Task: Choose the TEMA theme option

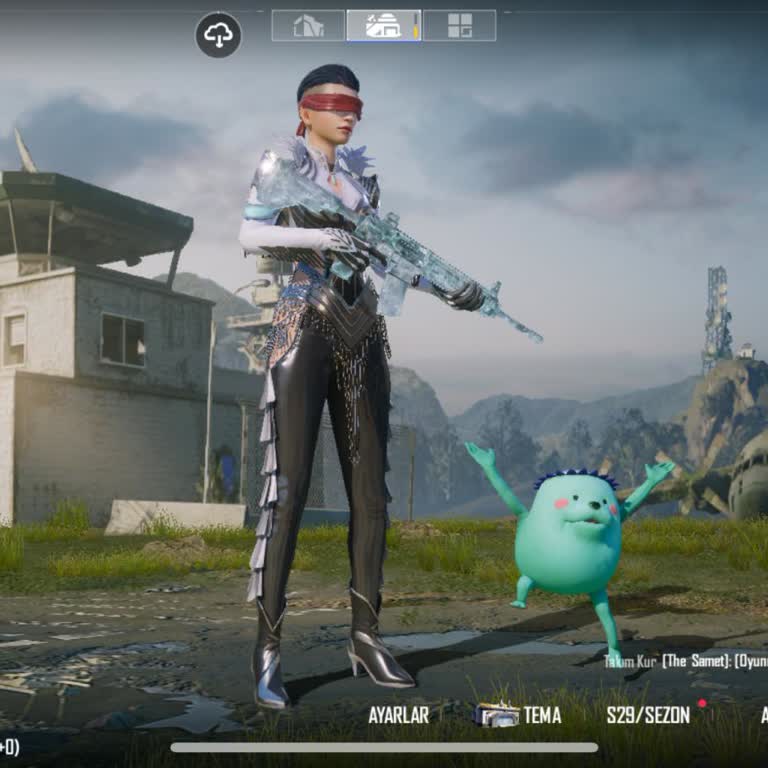Action: click(518, 715)
